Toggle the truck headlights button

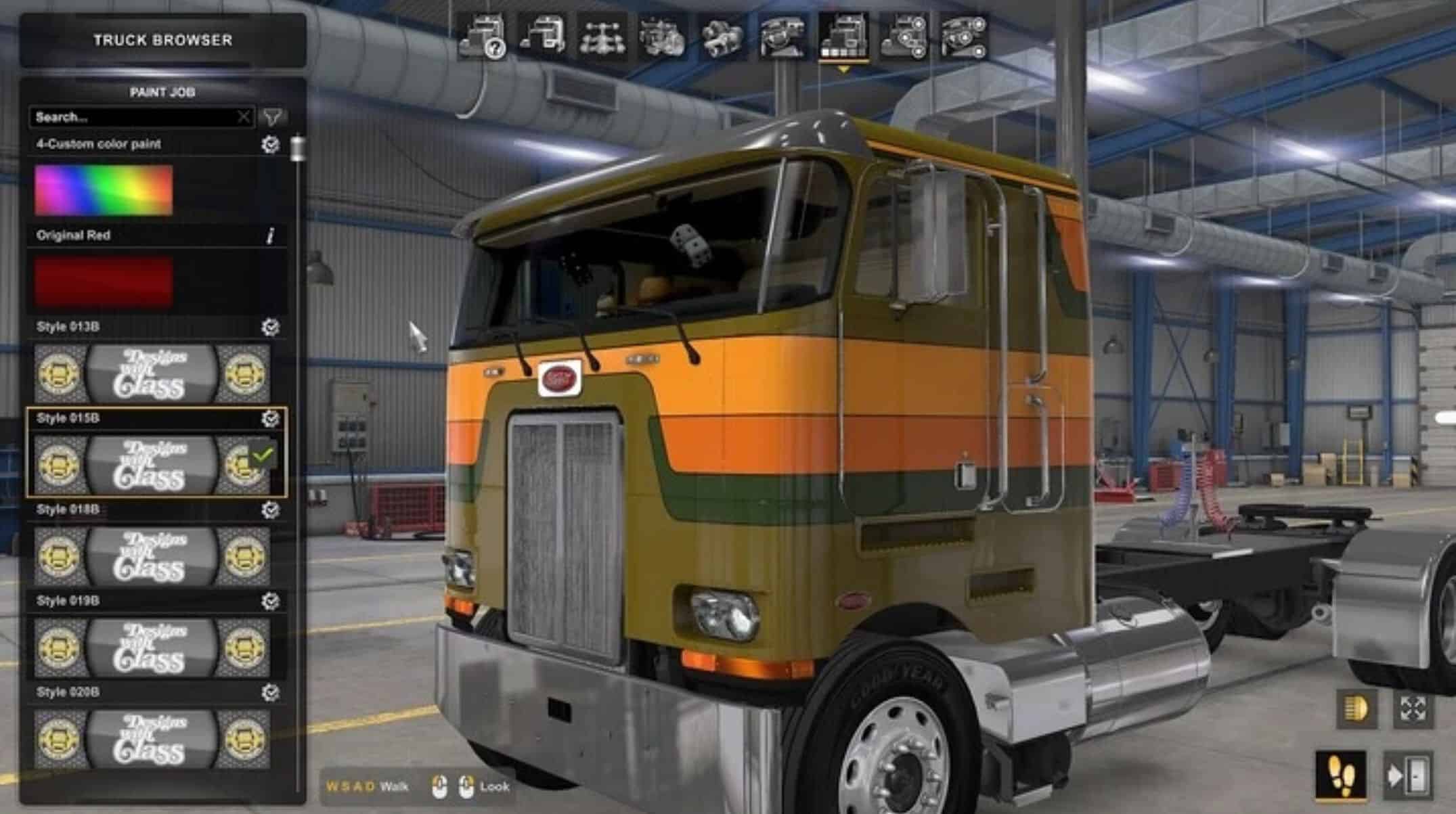(x=1356, y=709)
